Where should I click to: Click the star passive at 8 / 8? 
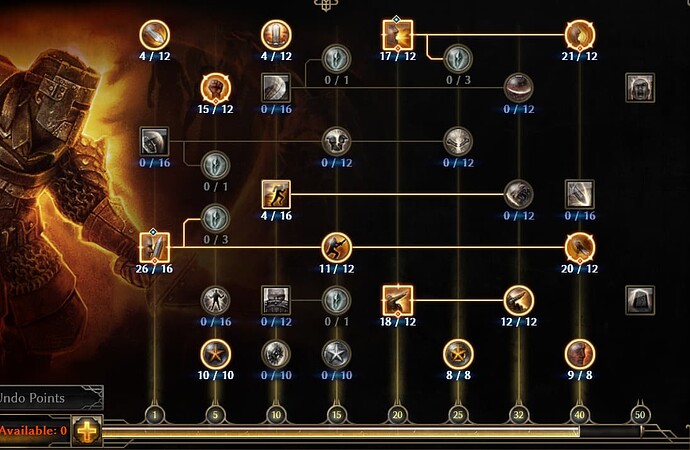[x=458, y=353]
